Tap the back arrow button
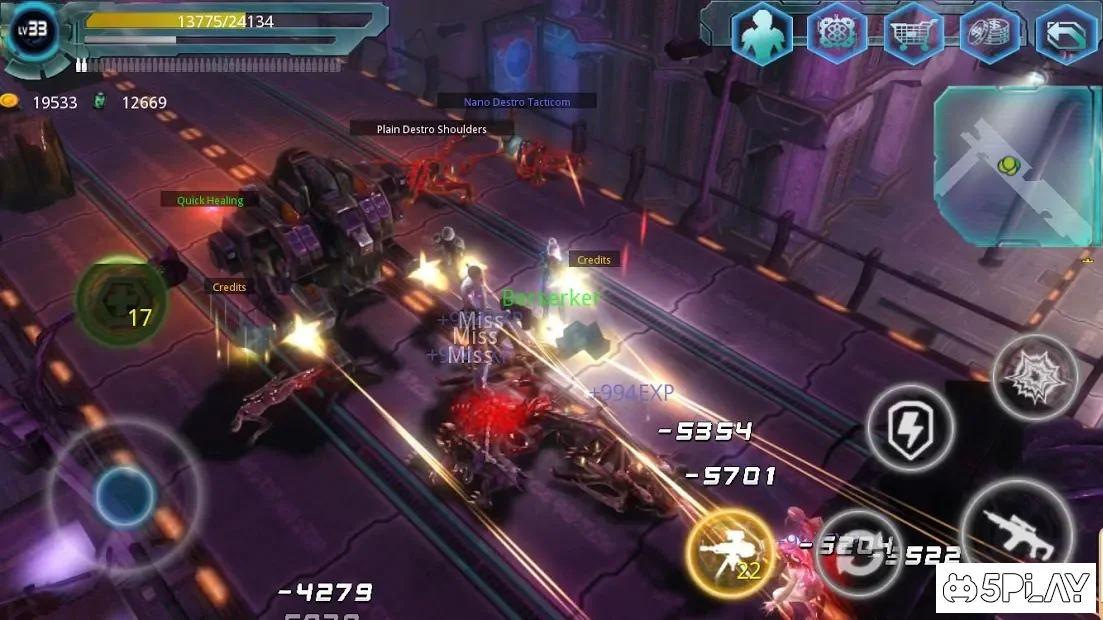This screenshot has width=1103, height=620. click(x=1066, y=34)
